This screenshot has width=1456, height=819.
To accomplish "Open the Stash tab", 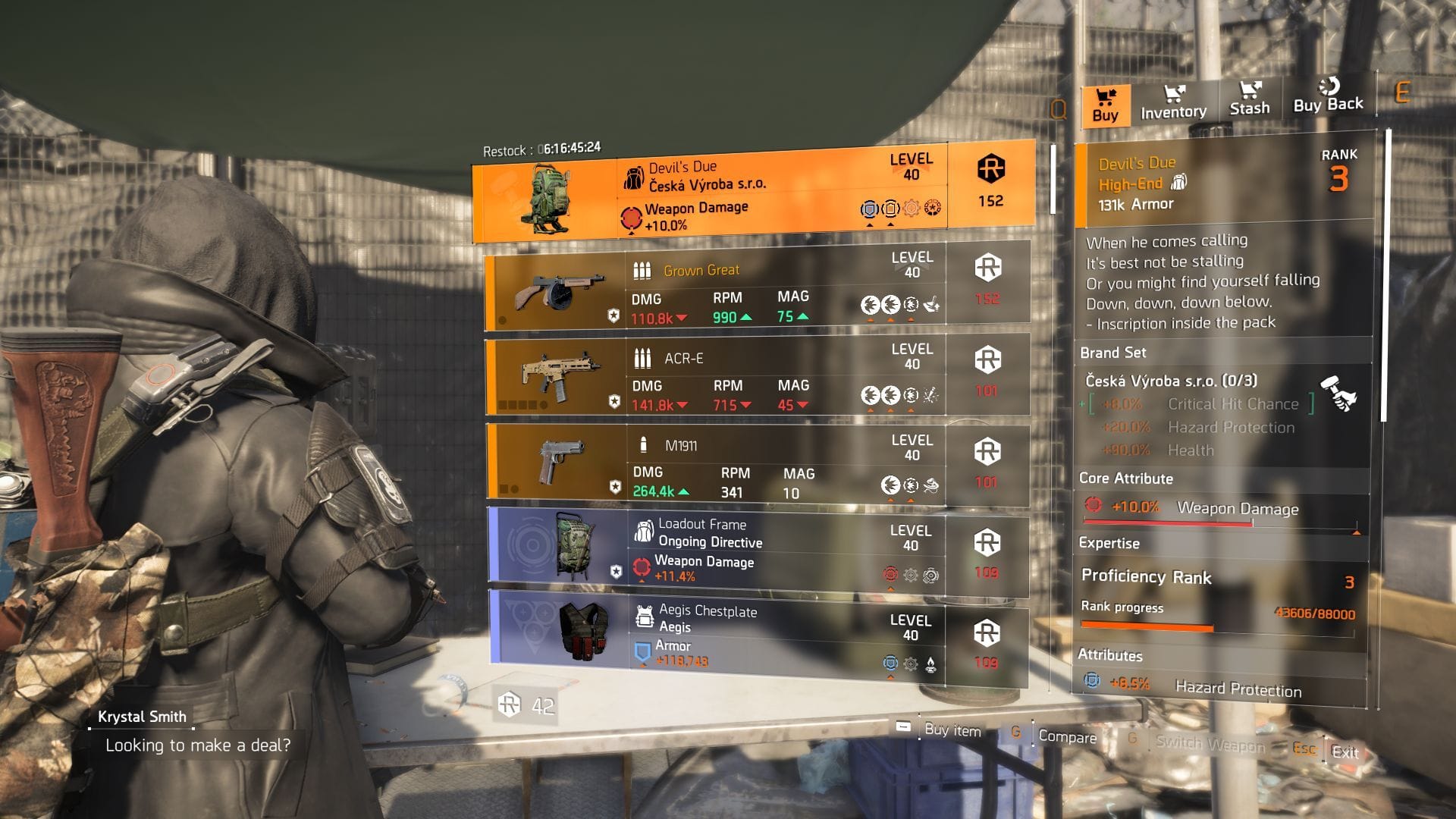I will [1249, 101].
